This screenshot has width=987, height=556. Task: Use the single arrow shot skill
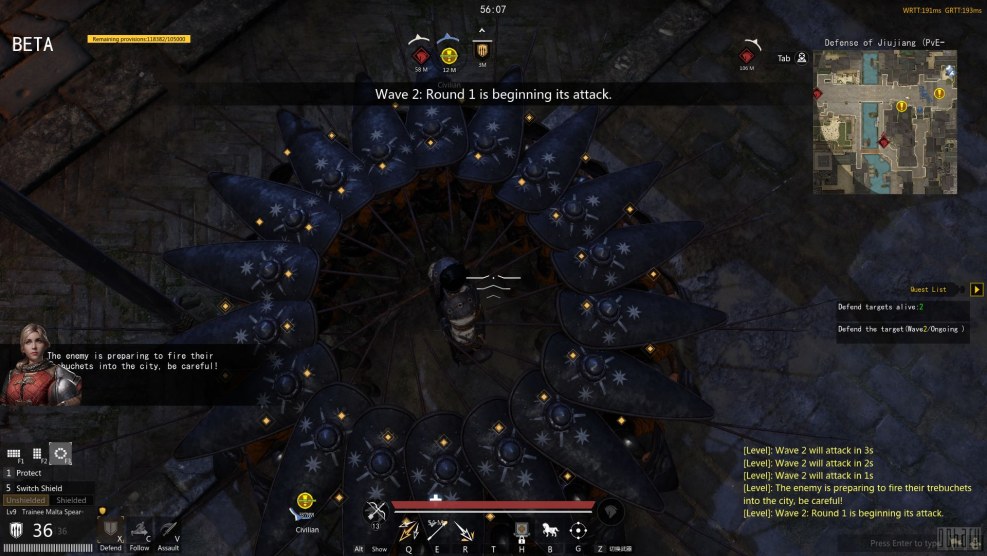coord(436,530)
